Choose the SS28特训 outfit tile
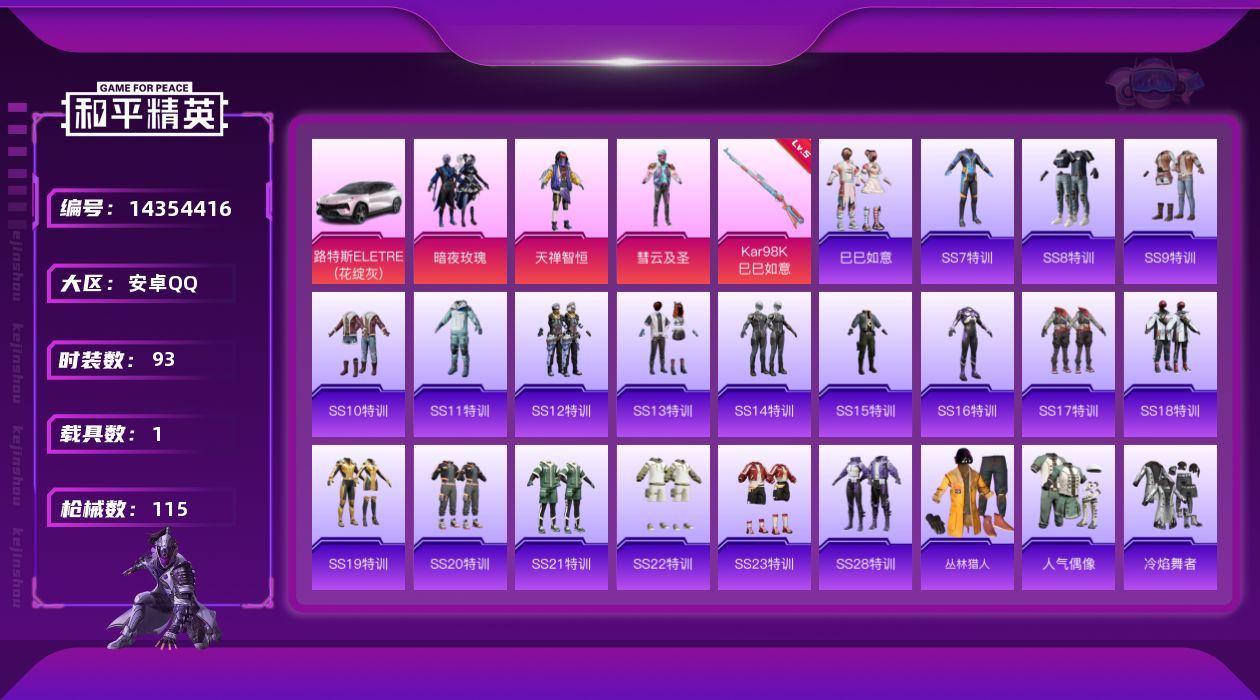The height and width of the screenshot is (700, 1260). [x=866, y=517]
